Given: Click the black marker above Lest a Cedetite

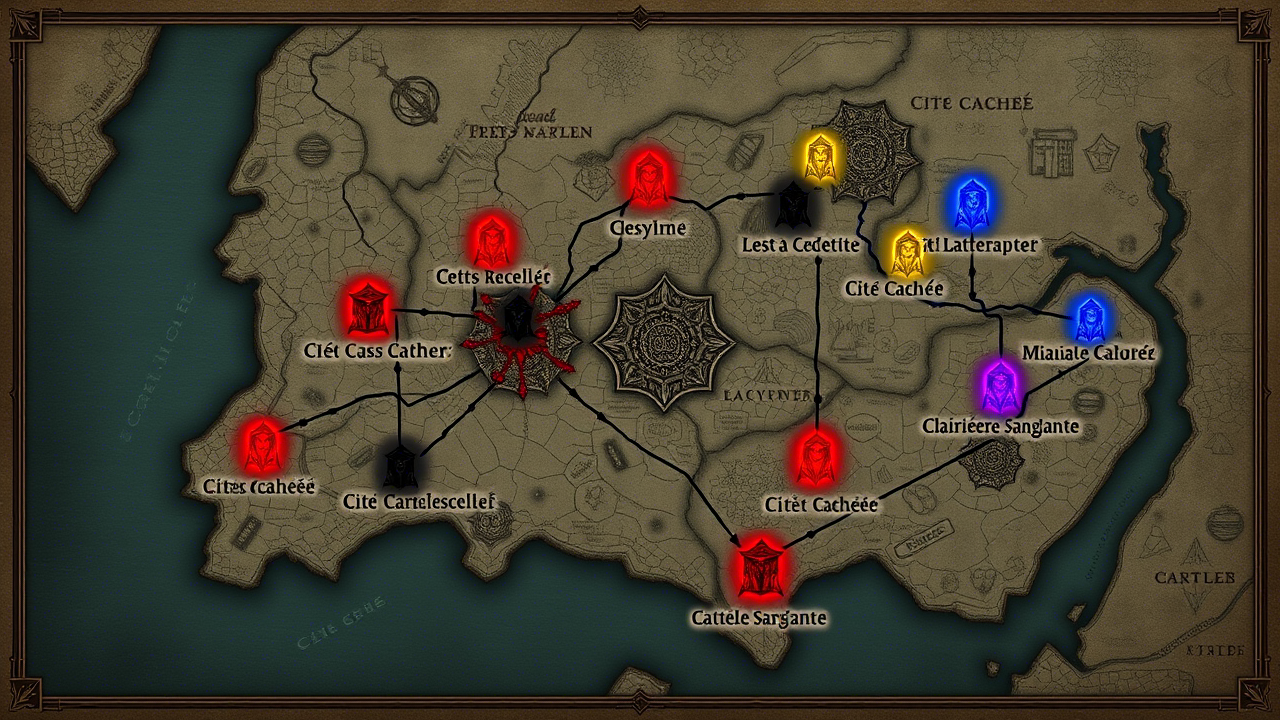Looking at the screenshot, I should [x=792, y=207].
